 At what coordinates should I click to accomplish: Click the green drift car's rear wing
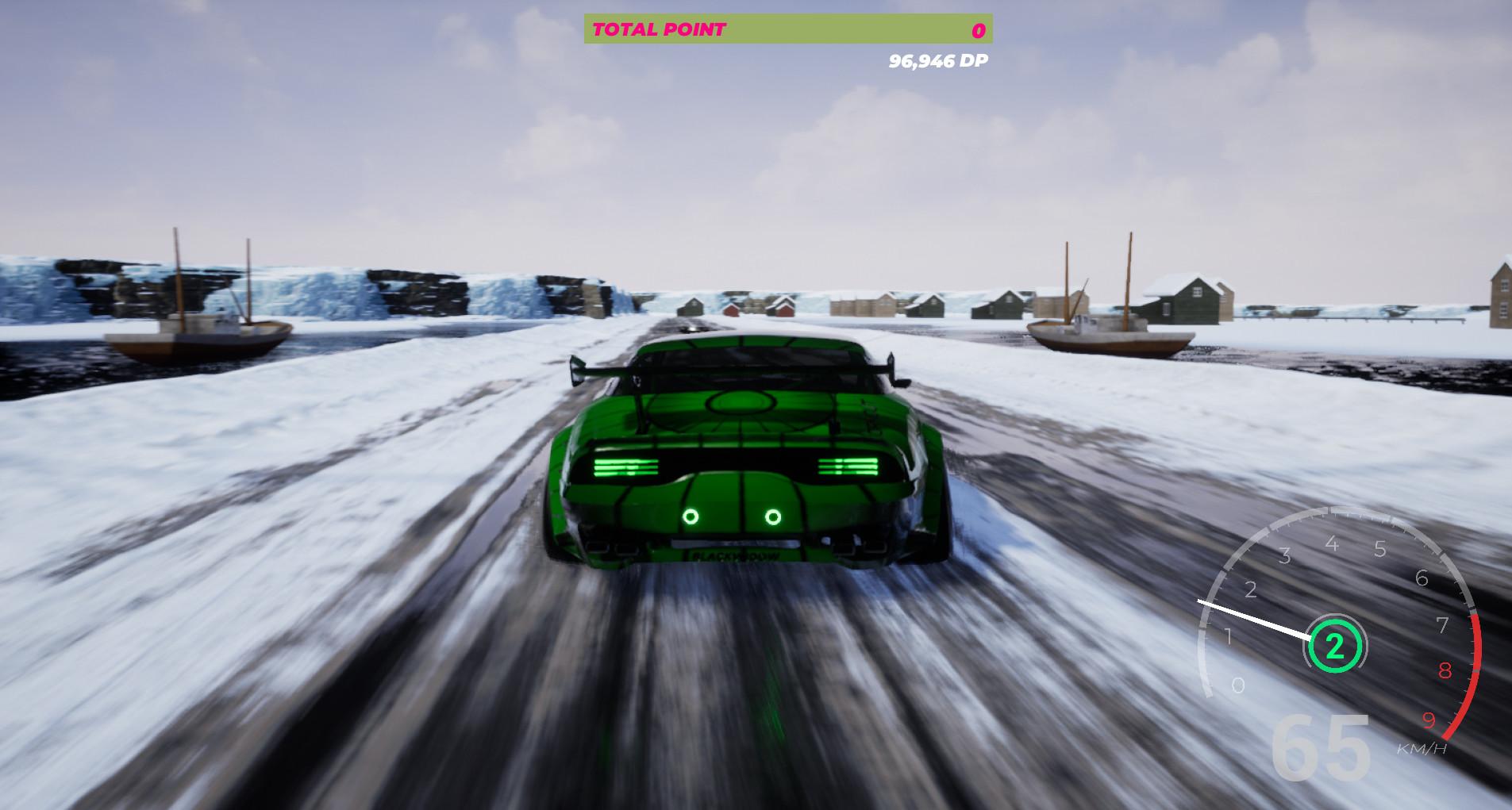(738, 370)
